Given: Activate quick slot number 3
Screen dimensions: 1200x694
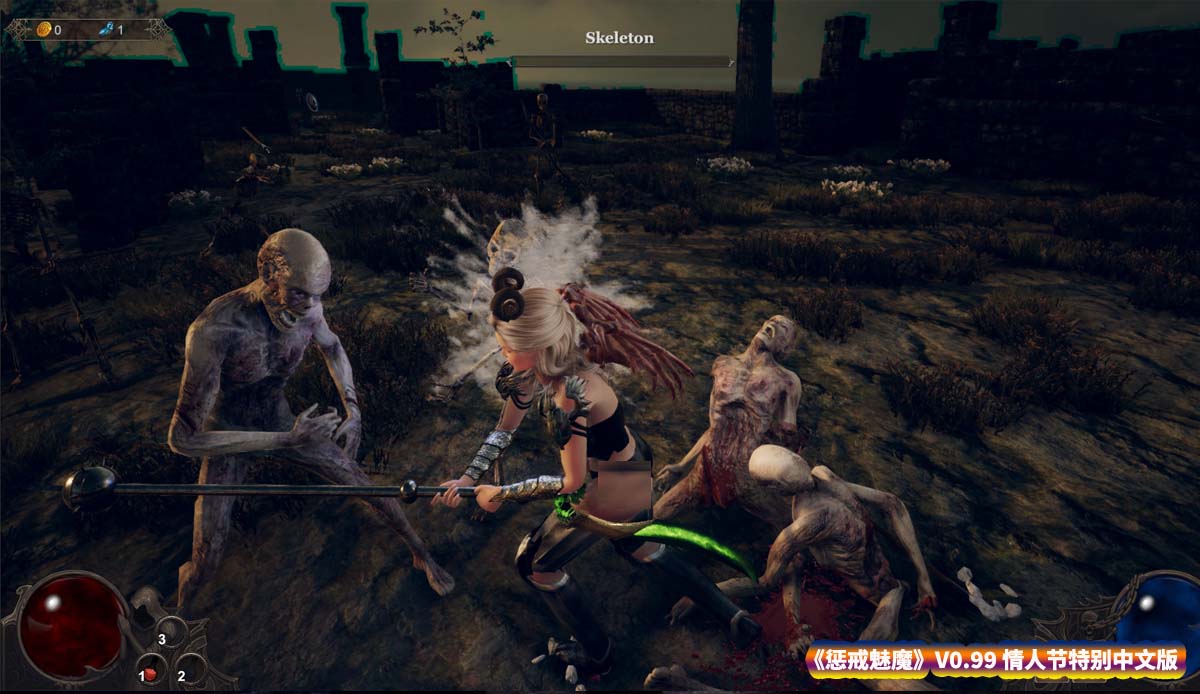Looking at the screenshot, I should (170, 634).
